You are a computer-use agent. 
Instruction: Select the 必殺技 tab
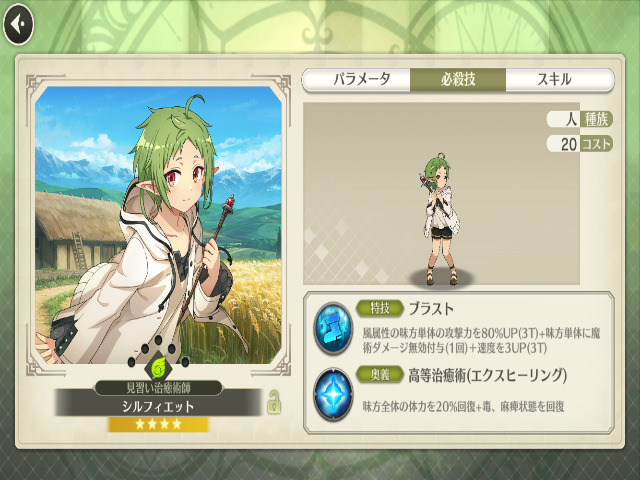pyautogui.click(x=456, y=80)
